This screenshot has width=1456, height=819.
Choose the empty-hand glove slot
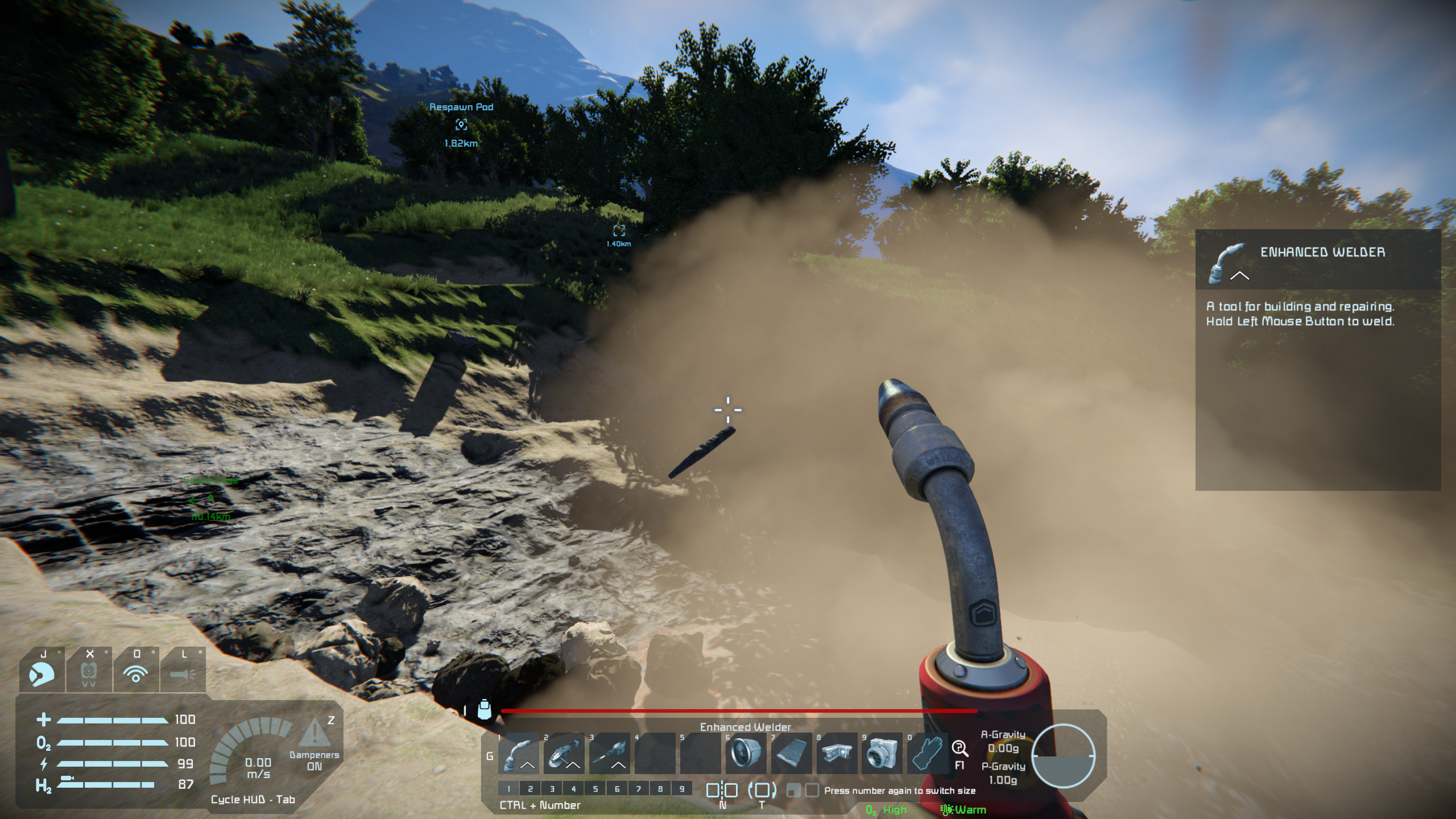tap(928, 753)
